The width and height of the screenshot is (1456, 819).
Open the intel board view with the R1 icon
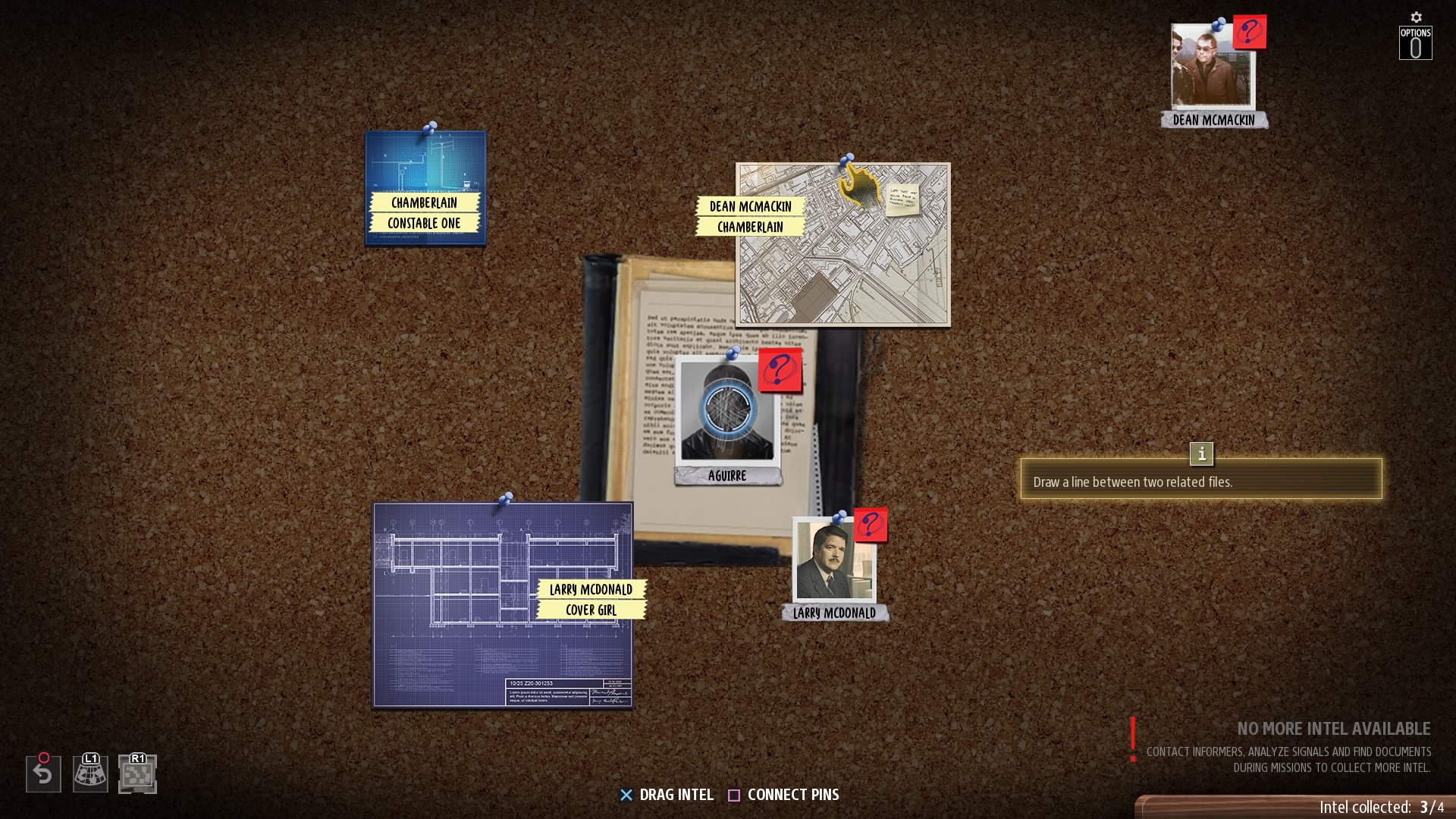(136, 773)
